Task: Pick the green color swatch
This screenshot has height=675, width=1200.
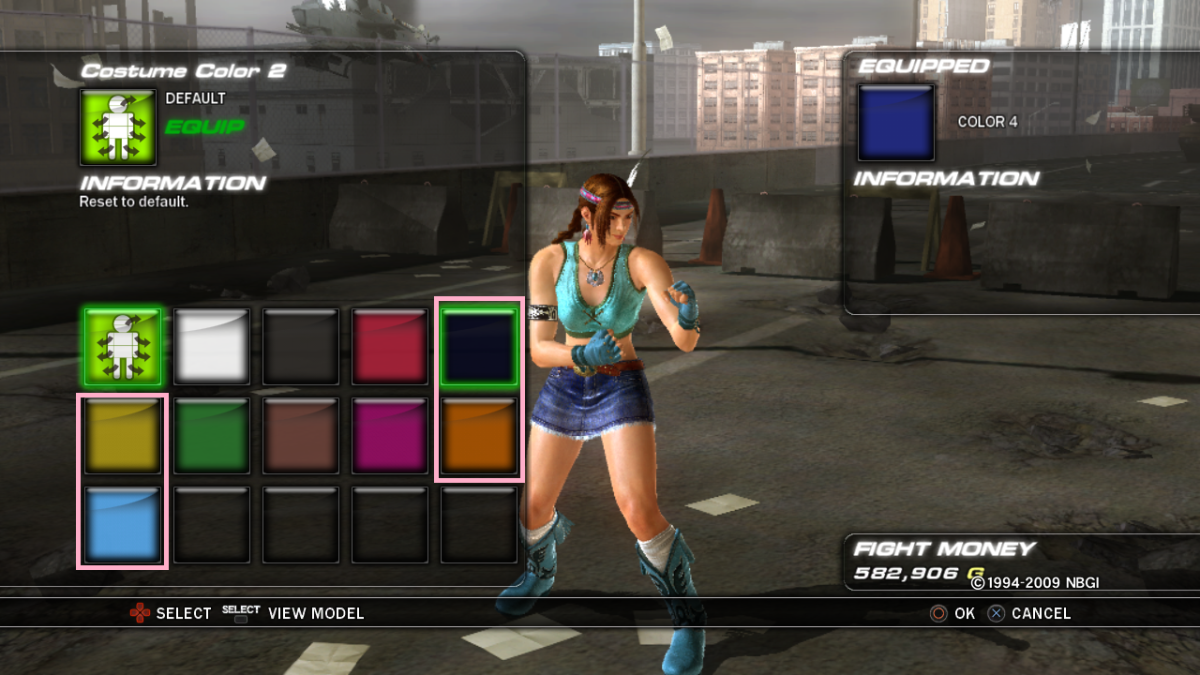Action: pos(211,435)
